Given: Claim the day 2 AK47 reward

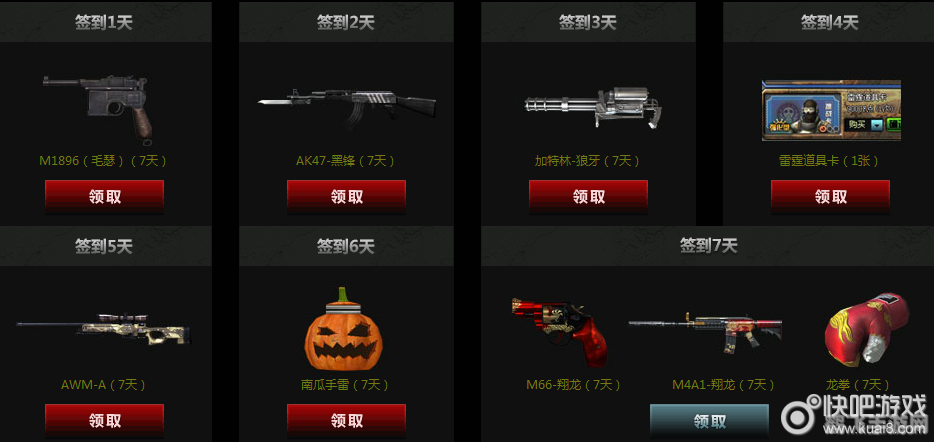Looking at the screenshot, I should 346,197.
